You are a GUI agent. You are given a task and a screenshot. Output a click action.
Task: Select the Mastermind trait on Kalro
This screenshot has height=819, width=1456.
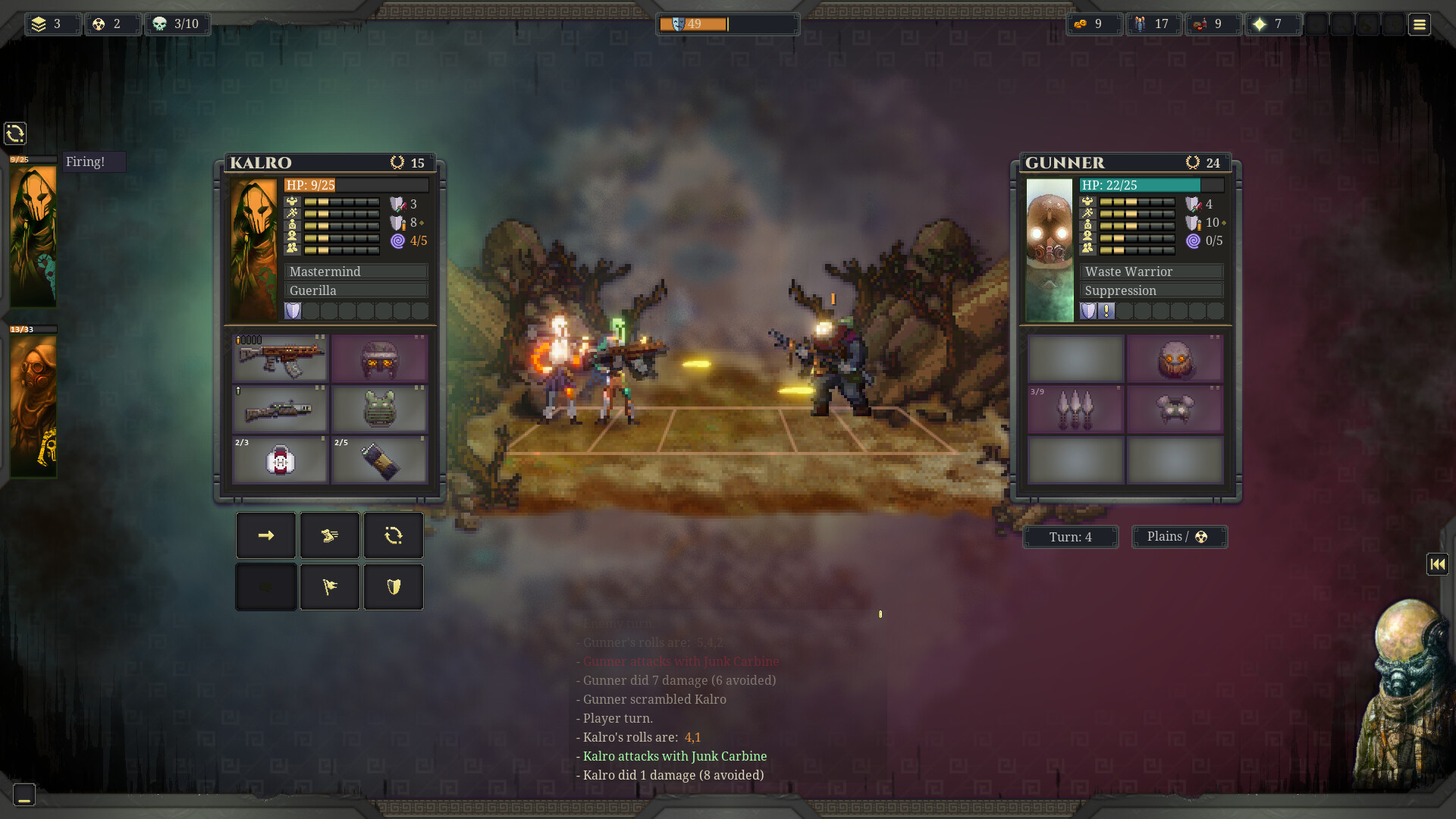coord(355,271)
